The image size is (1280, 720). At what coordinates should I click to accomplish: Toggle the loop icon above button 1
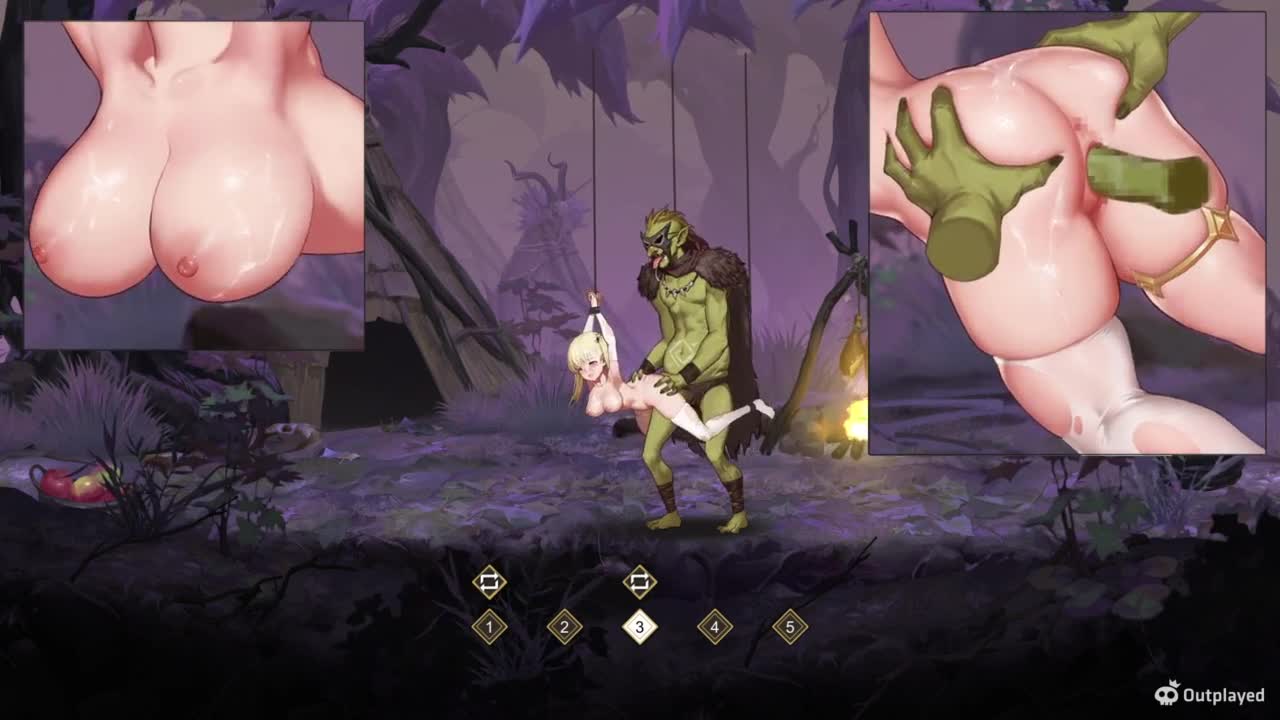click(x=489, y=581)
